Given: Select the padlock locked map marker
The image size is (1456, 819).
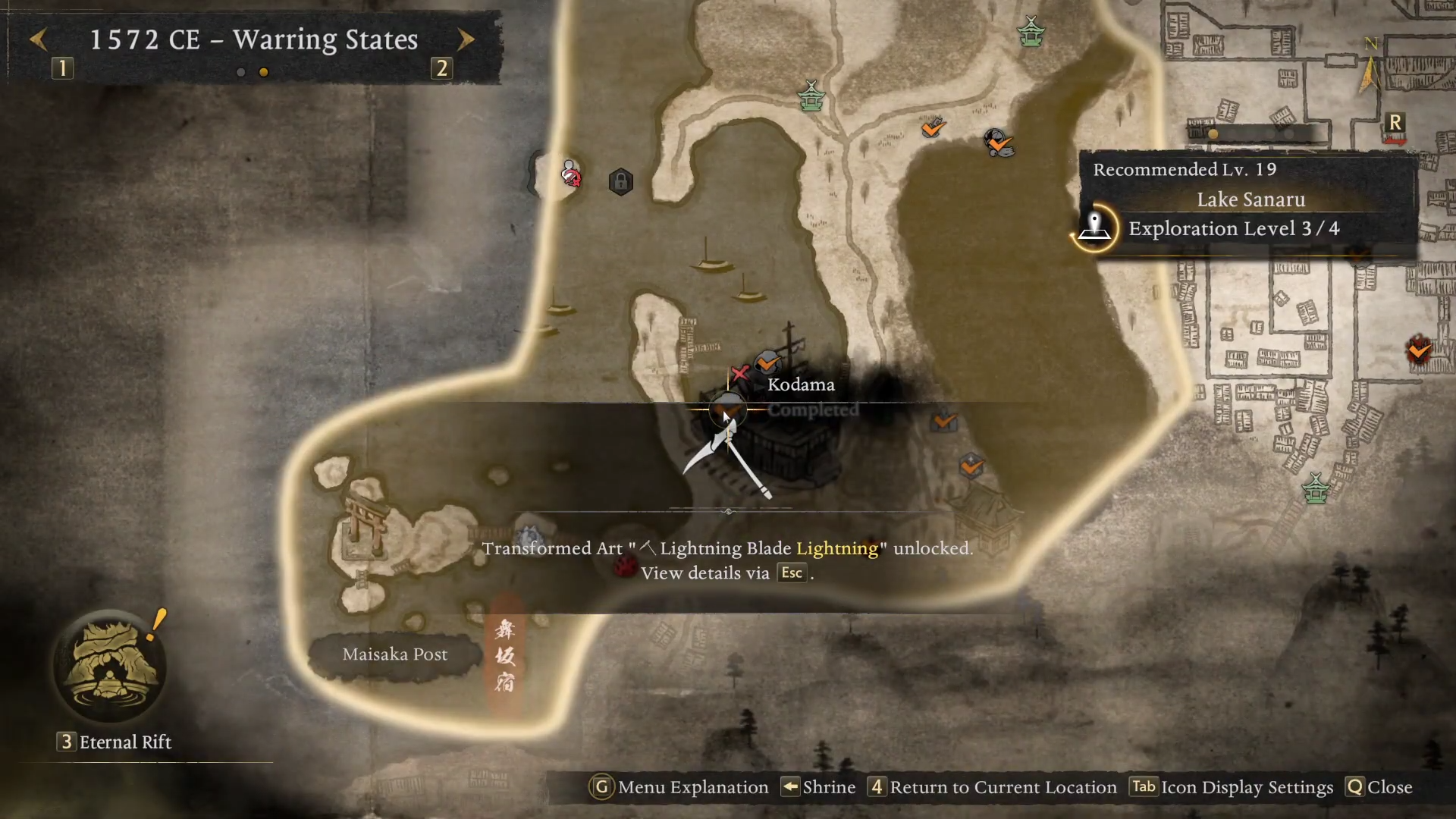Looking at the screenshot, I should pyautogui.click(x=620, y=182).
